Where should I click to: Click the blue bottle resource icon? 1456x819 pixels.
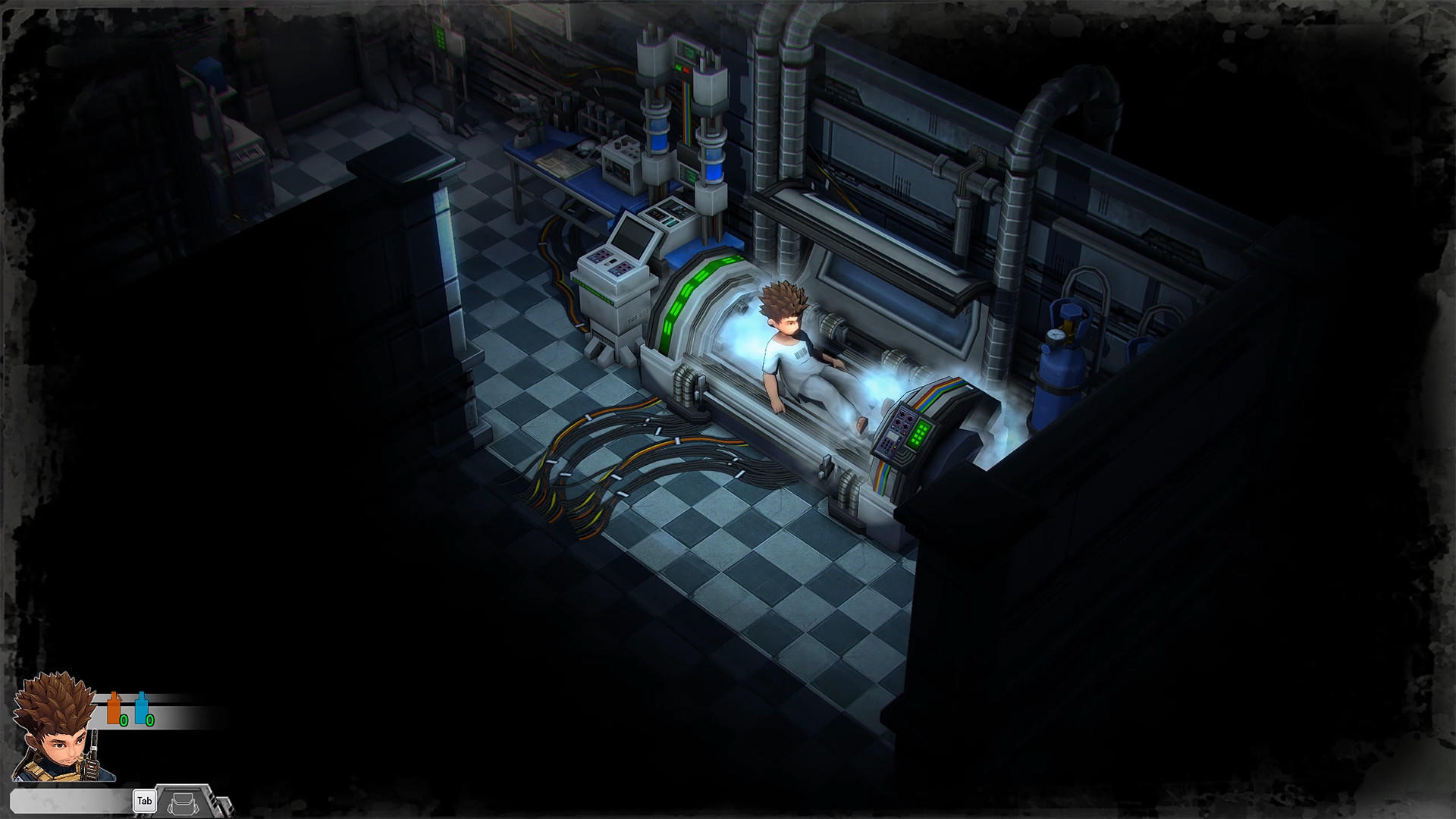(x=142, y=708)
